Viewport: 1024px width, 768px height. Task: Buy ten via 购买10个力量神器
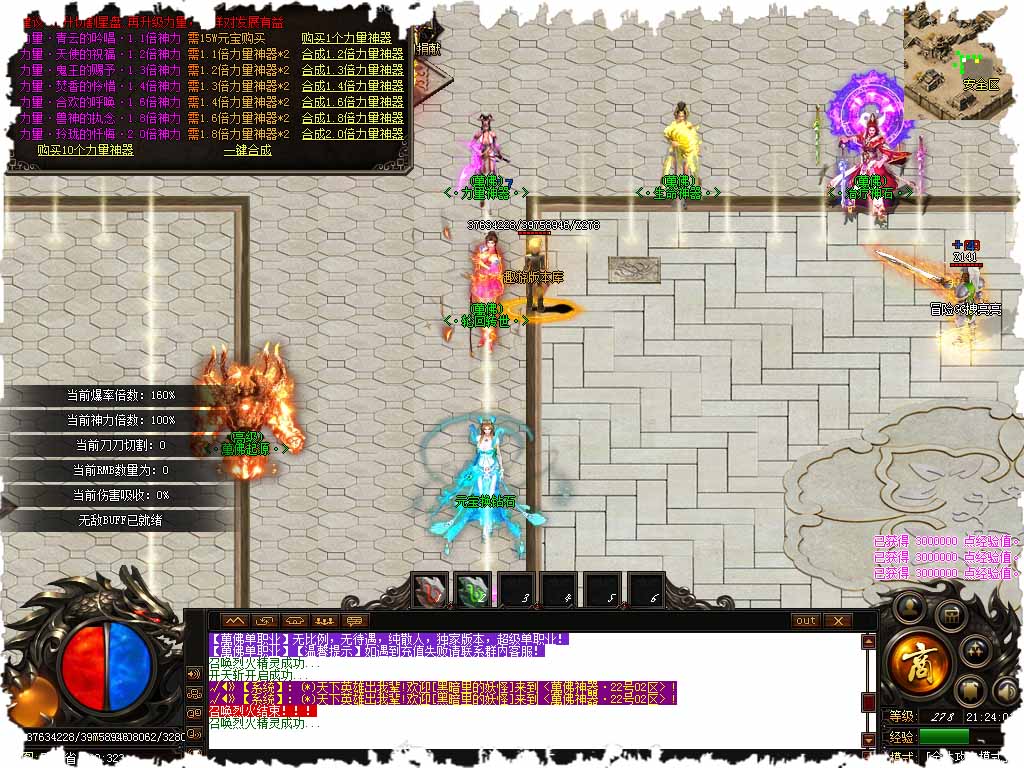point(85,150)
